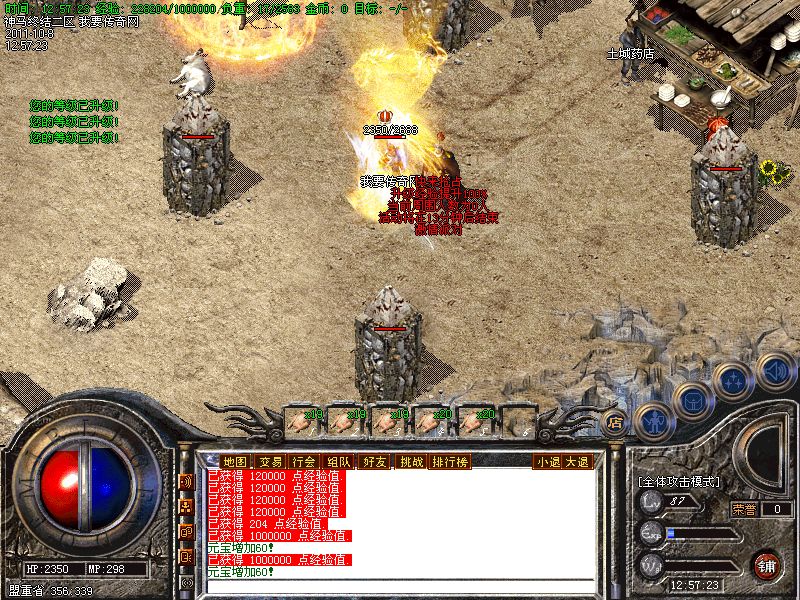This screenshot has width=800, height=600.
Task: Show the 排行榜 ranking board
Action: click(x=450, y=462)
